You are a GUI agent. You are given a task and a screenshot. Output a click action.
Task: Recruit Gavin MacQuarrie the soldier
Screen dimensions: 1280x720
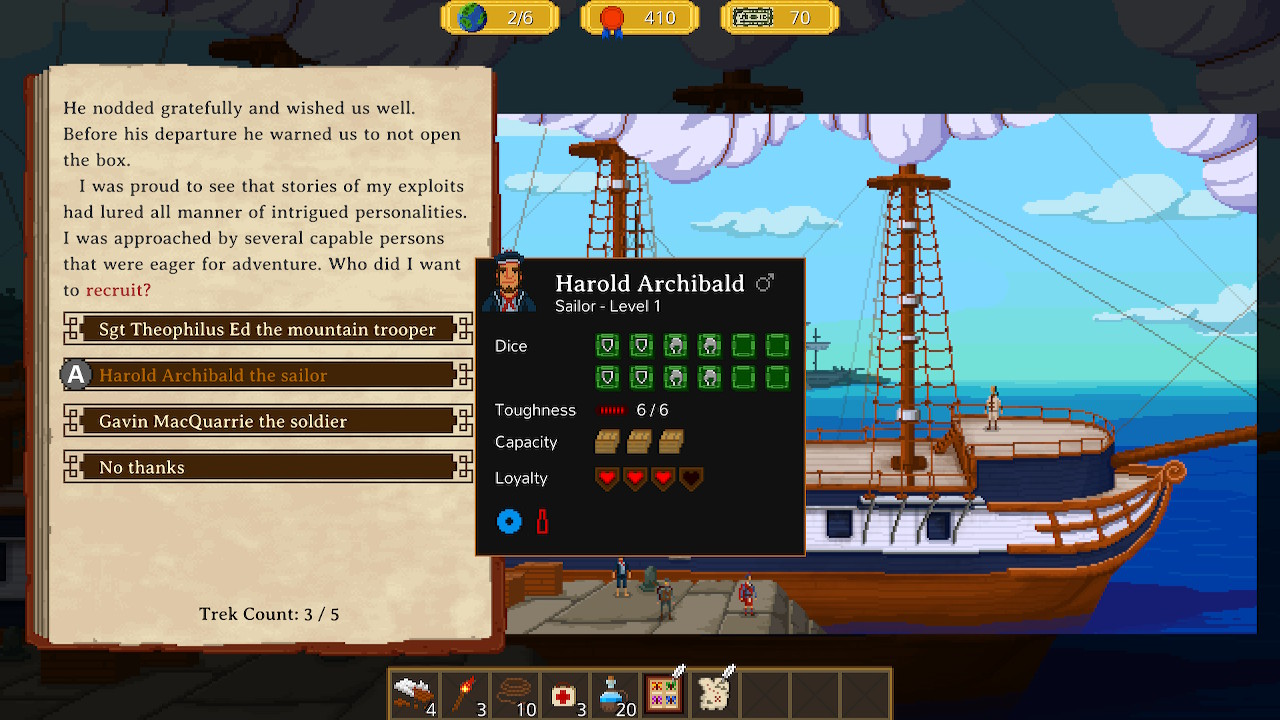267,421
